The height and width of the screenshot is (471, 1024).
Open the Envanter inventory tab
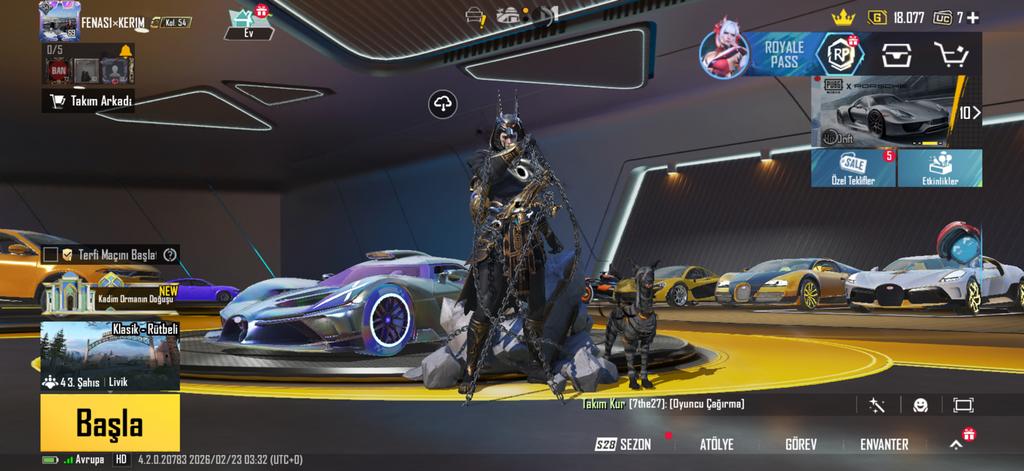[884, 444]
